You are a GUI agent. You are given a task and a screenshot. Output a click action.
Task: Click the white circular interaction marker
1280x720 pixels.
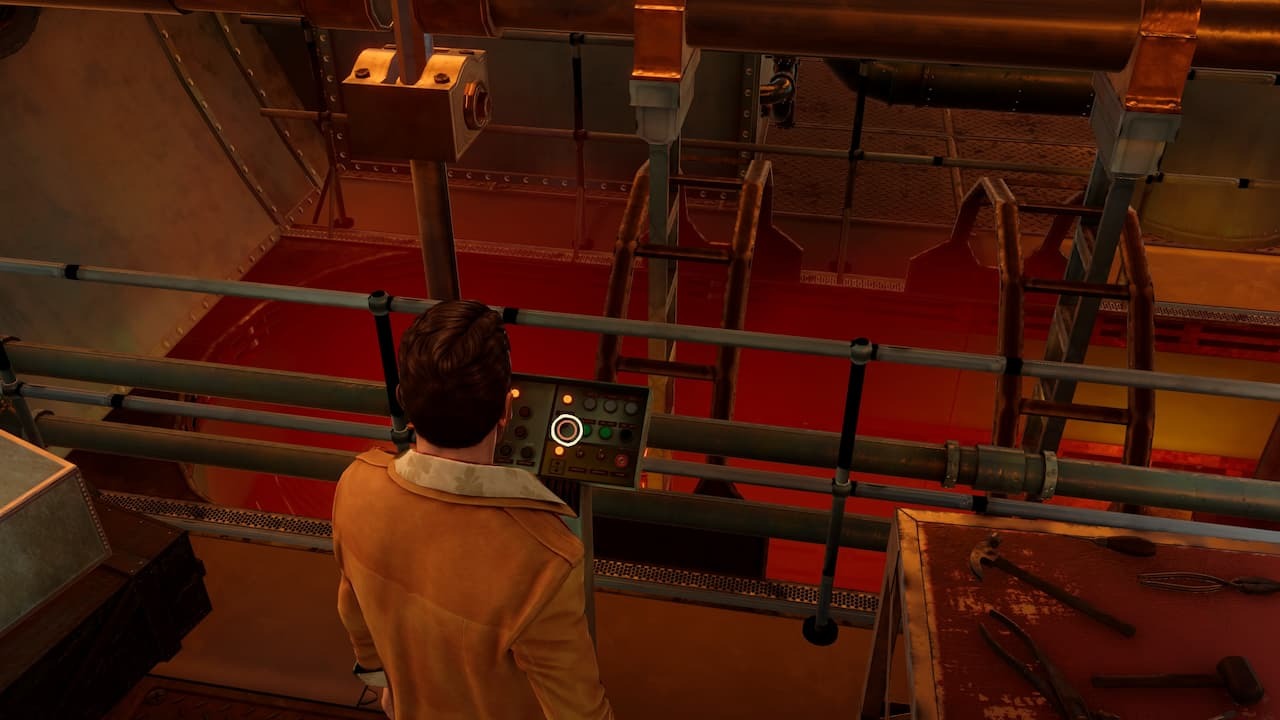567,430
